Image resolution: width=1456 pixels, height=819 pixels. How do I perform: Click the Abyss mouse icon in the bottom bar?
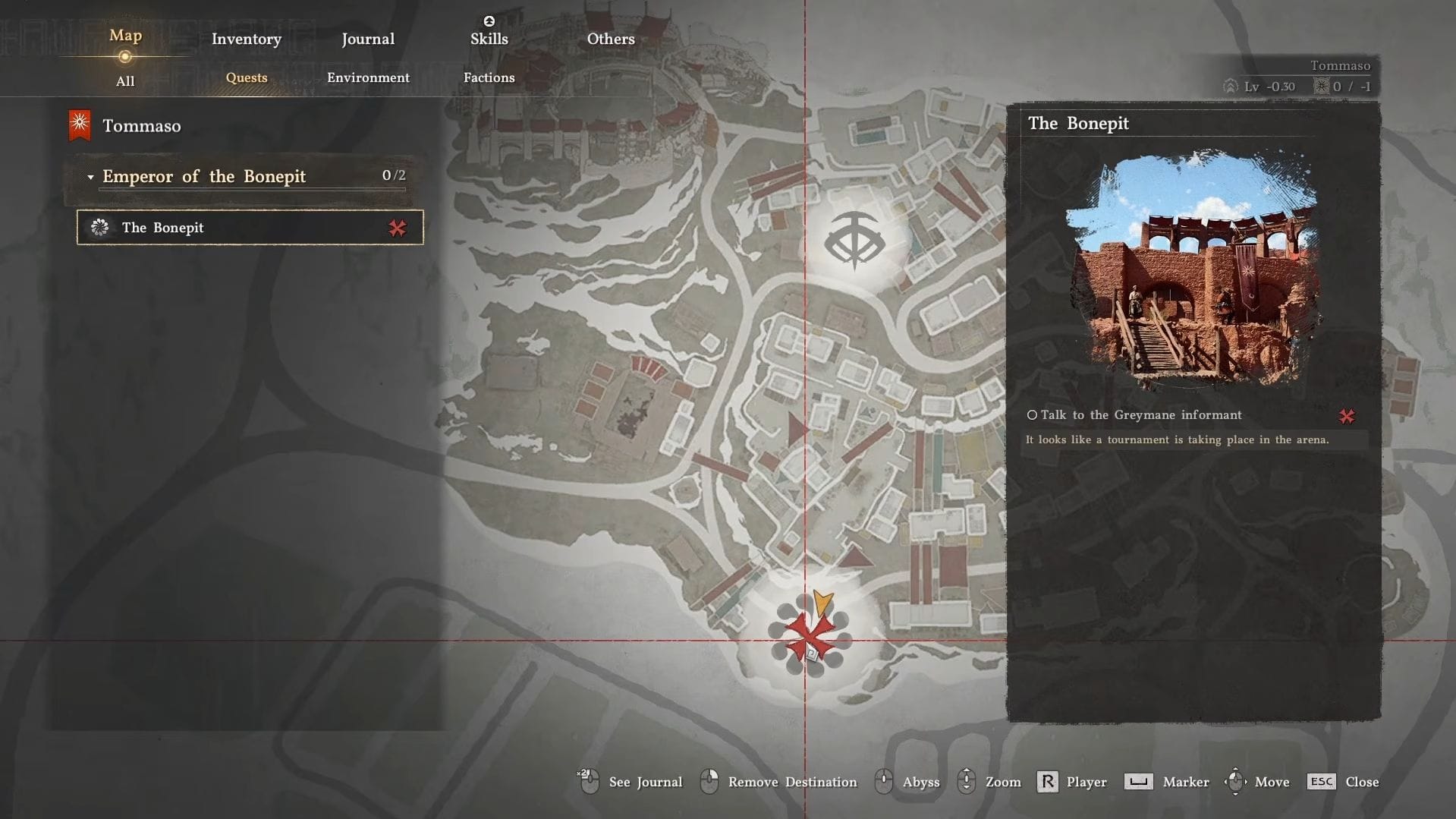pos(883,781)
